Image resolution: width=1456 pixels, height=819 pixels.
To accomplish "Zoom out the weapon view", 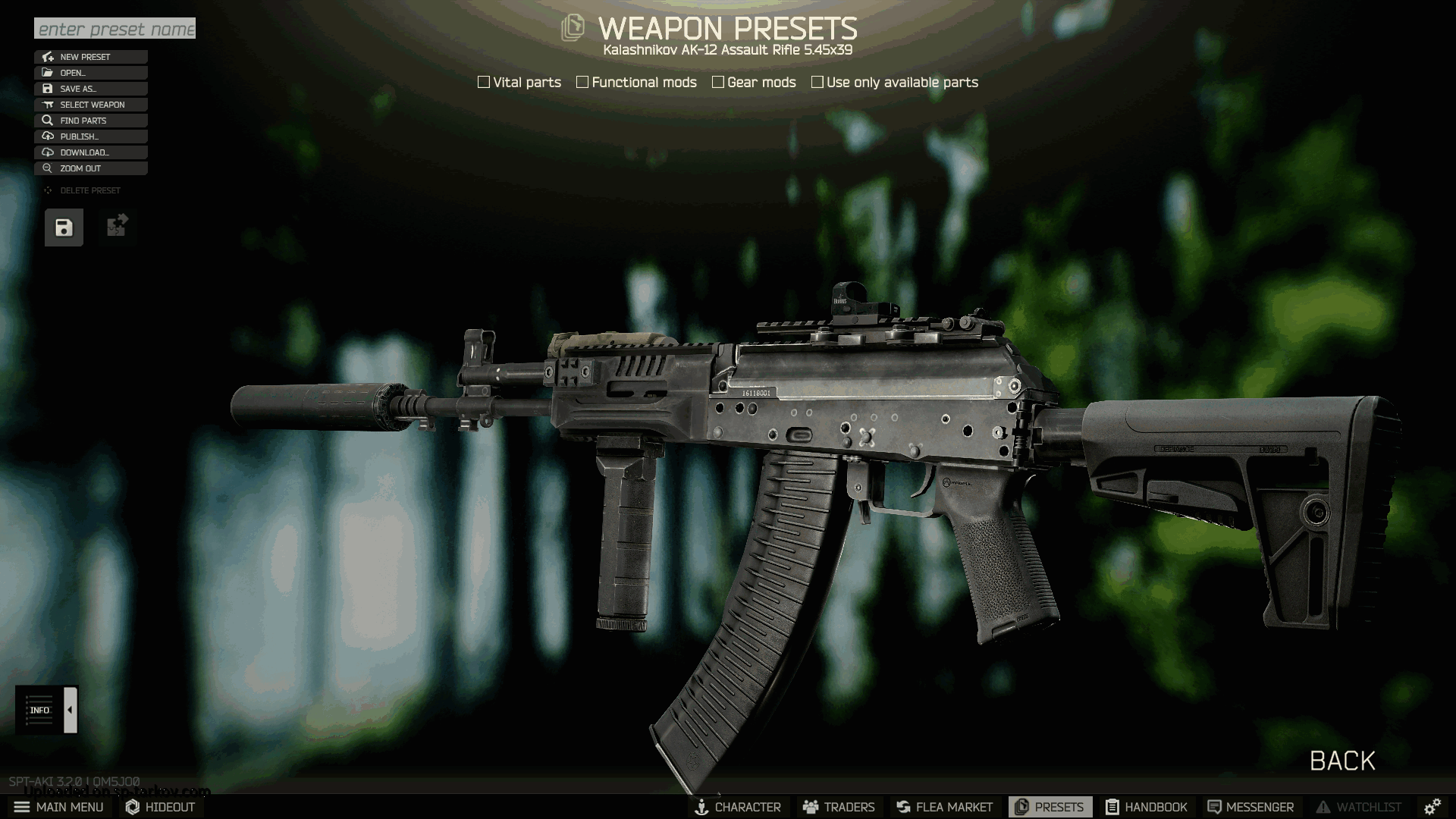I will (90, 168).
